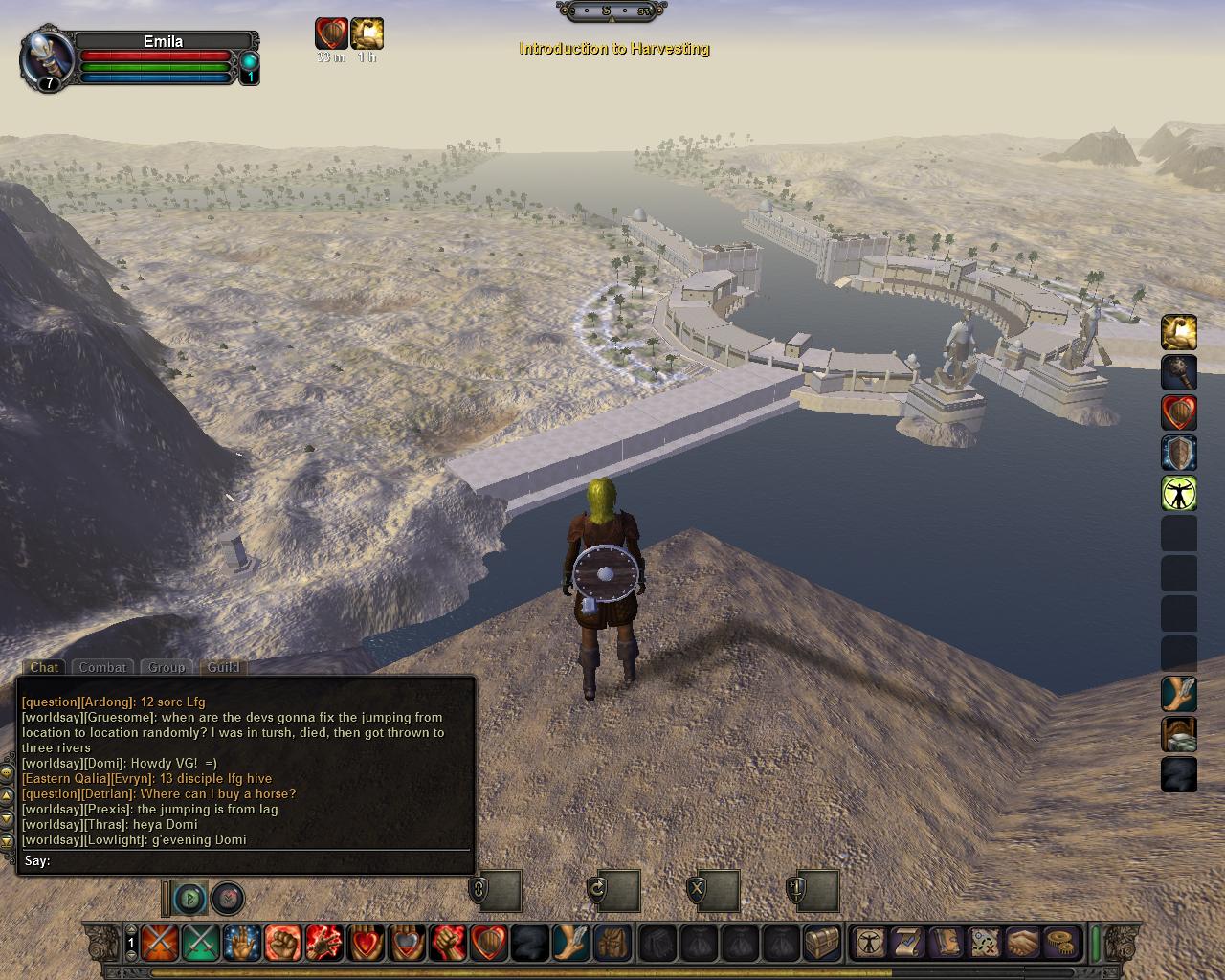Switch to the Chat tab
Viewport: 1225px width, 980px height.
[x=44, y=667]
